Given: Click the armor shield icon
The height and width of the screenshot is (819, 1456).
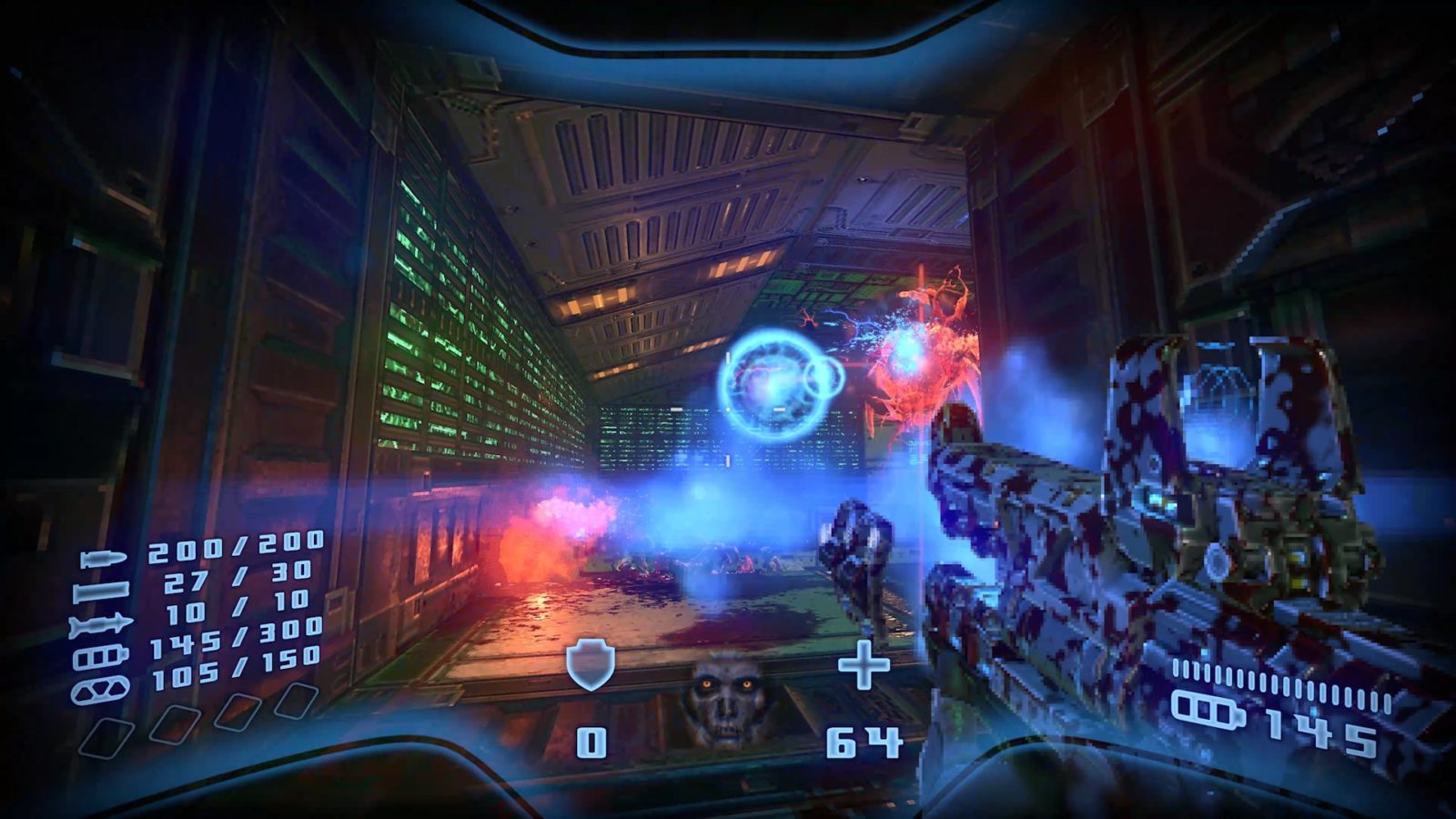Looking at the screenshot, I should 590,663.
